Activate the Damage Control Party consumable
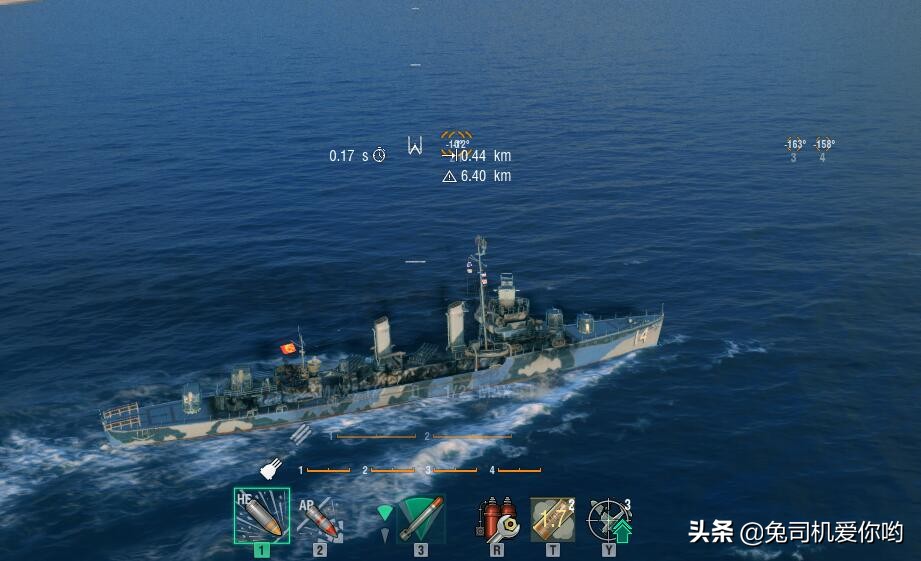 496,519
